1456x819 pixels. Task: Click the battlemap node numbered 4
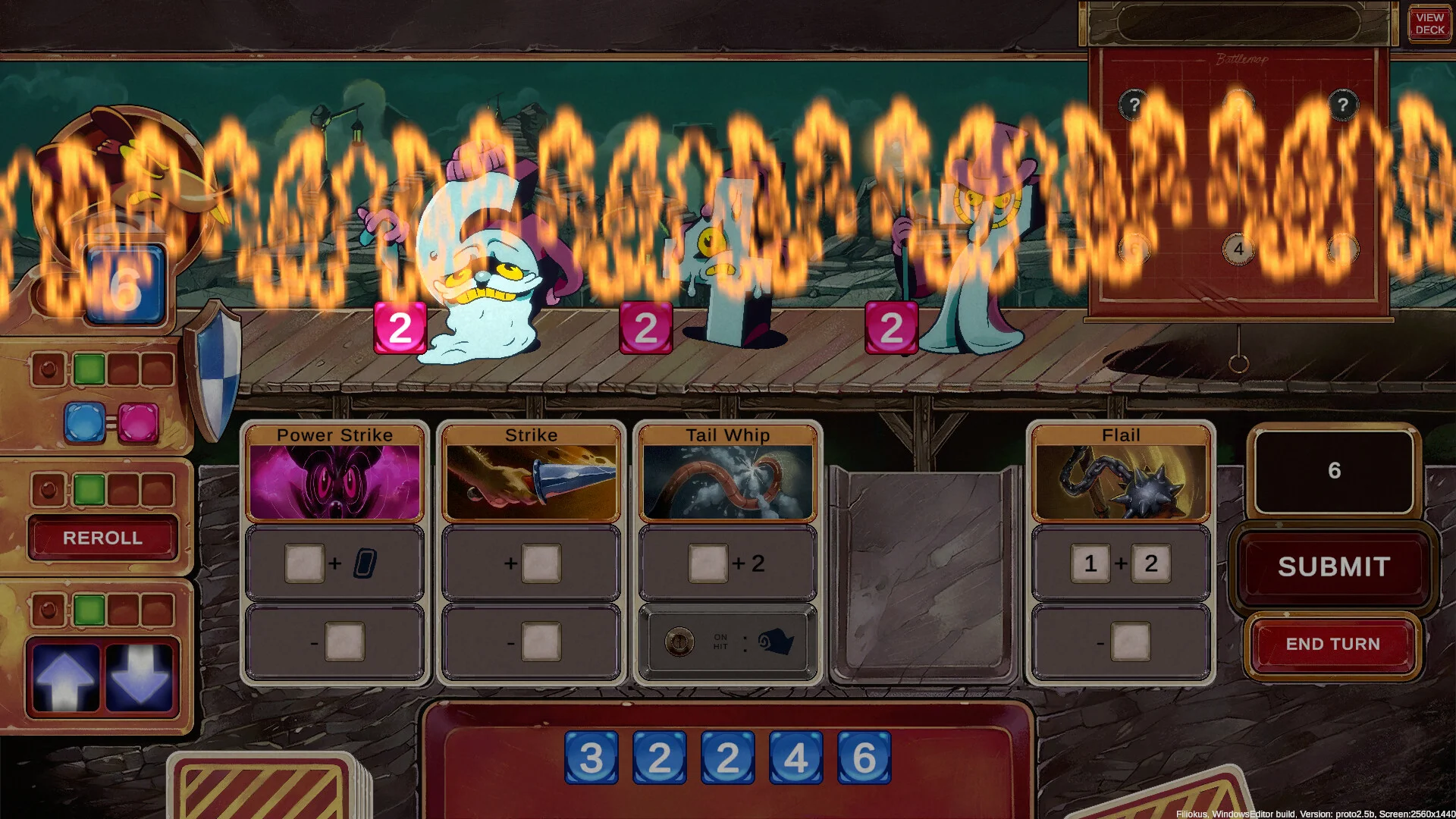point(1238,249)
